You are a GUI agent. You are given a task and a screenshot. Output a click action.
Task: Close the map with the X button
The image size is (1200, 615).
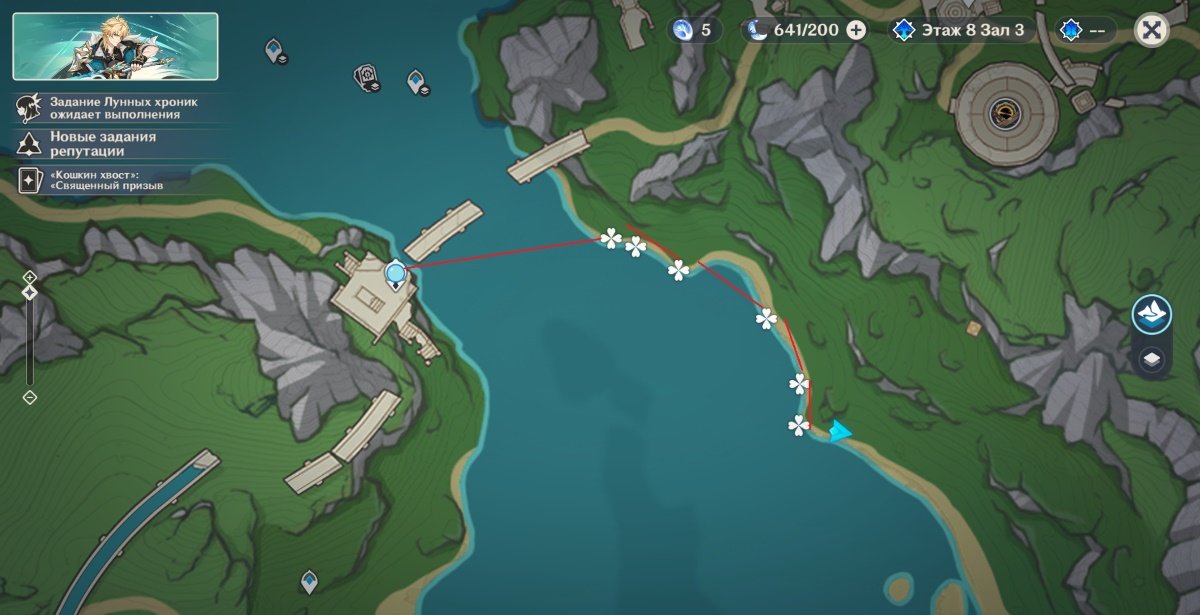[1151, 30]
